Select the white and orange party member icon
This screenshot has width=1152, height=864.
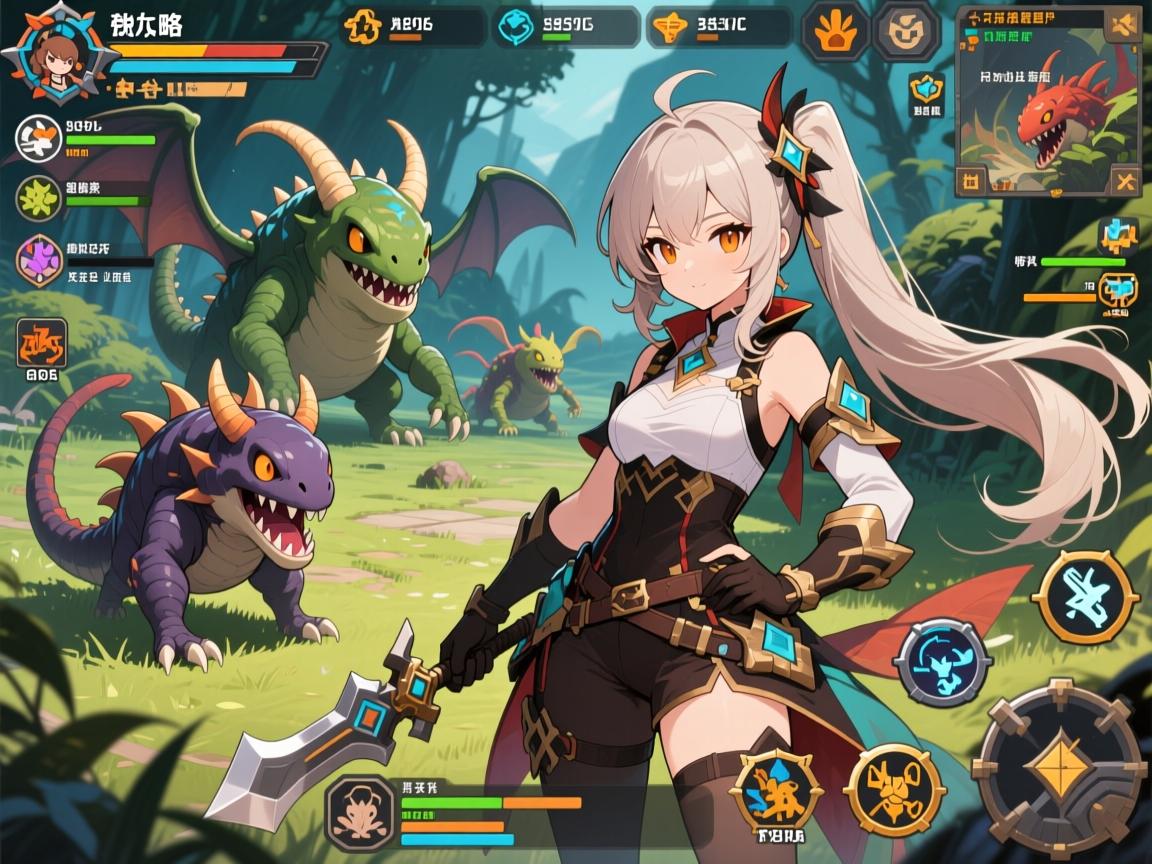[x=40, y=138]
